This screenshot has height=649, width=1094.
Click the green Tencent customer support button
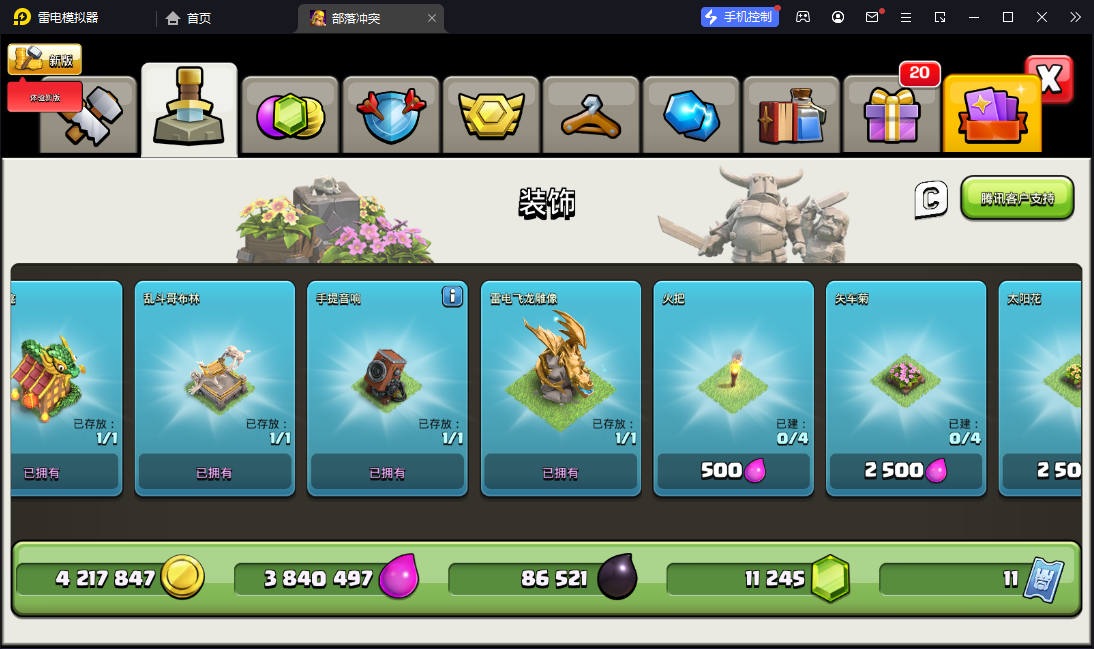point(1016,198)
